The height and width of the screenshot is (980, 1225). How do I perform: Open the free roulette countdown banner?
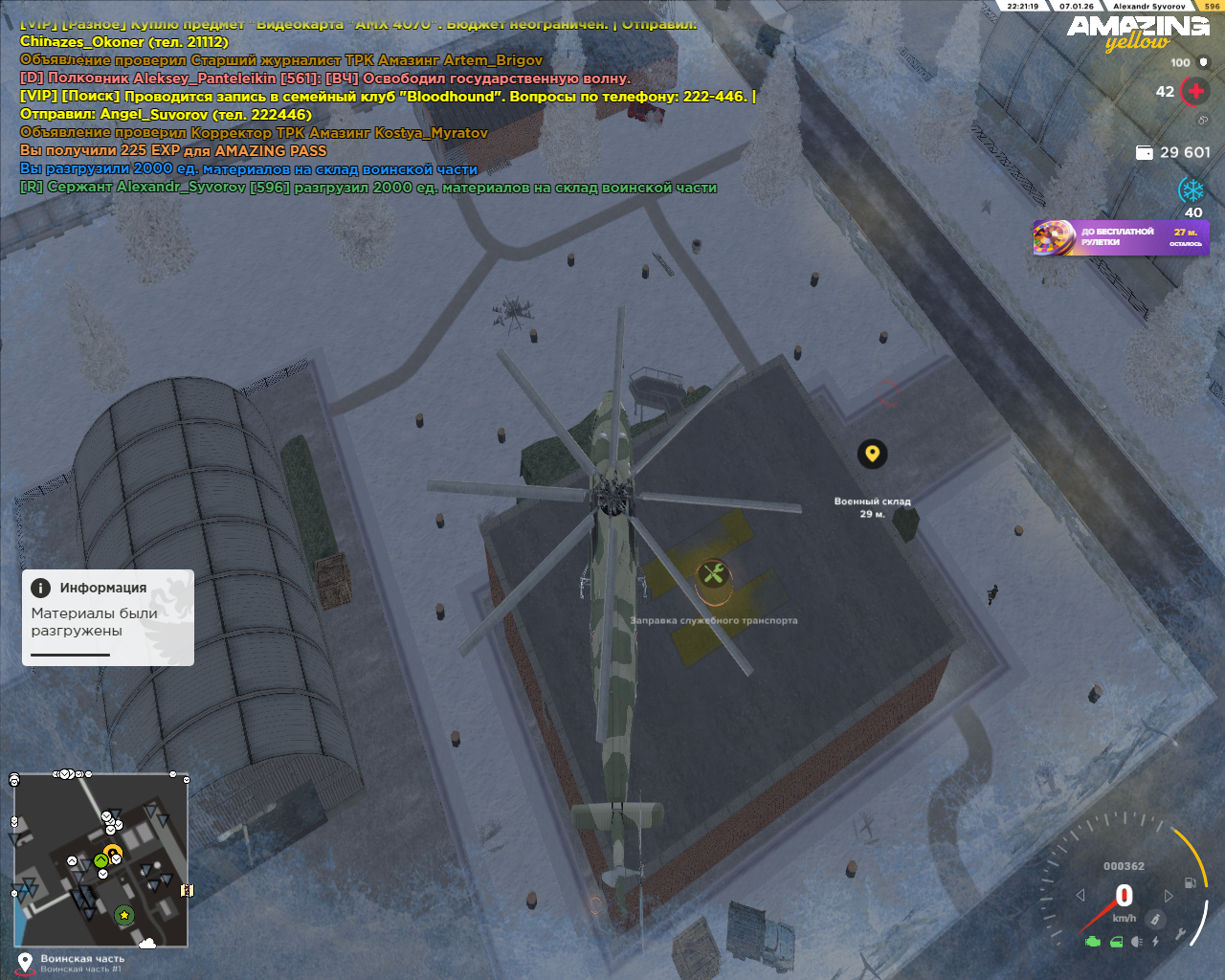[x=1121, y=237]
